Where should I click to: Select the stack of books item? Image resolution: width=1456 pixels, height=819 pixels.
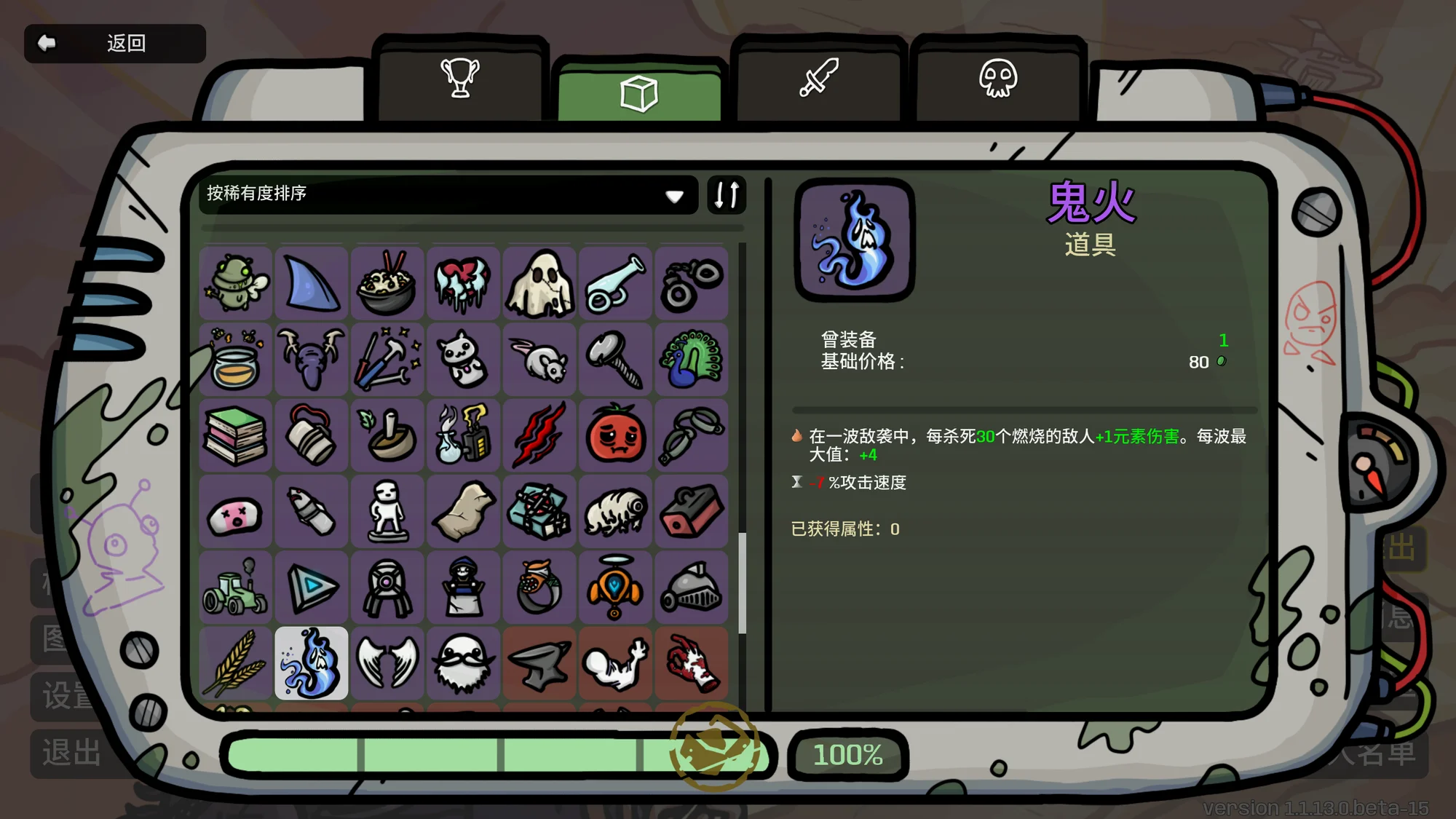tap(235, 435)
